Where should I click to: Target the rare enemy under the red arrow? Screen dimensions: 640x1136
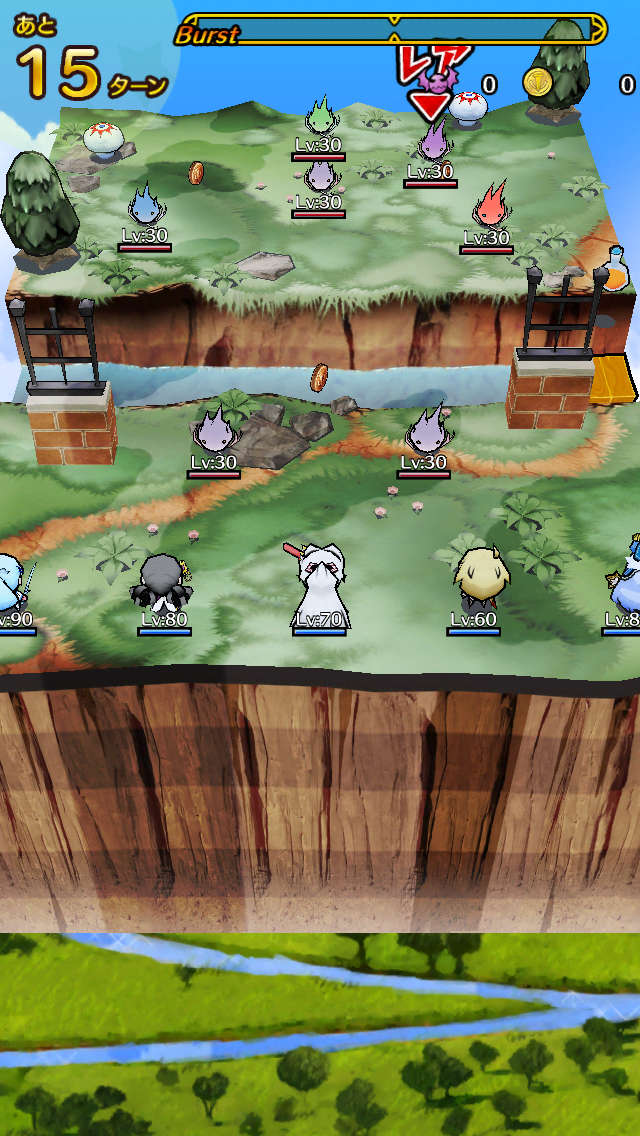[432, 143]
